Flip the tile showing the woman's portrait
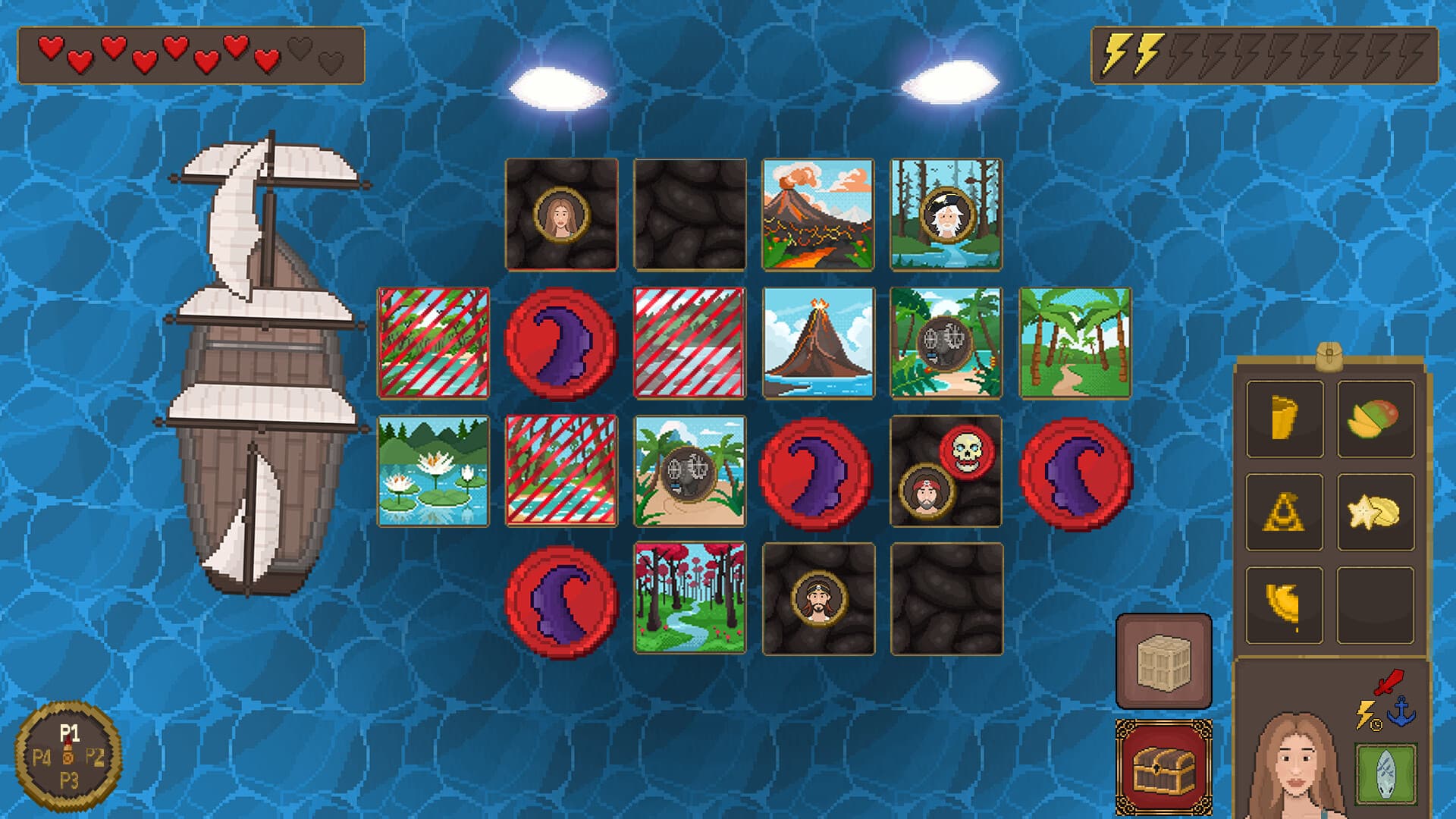This screenshot has width=1456, height=819. (561, 215)
